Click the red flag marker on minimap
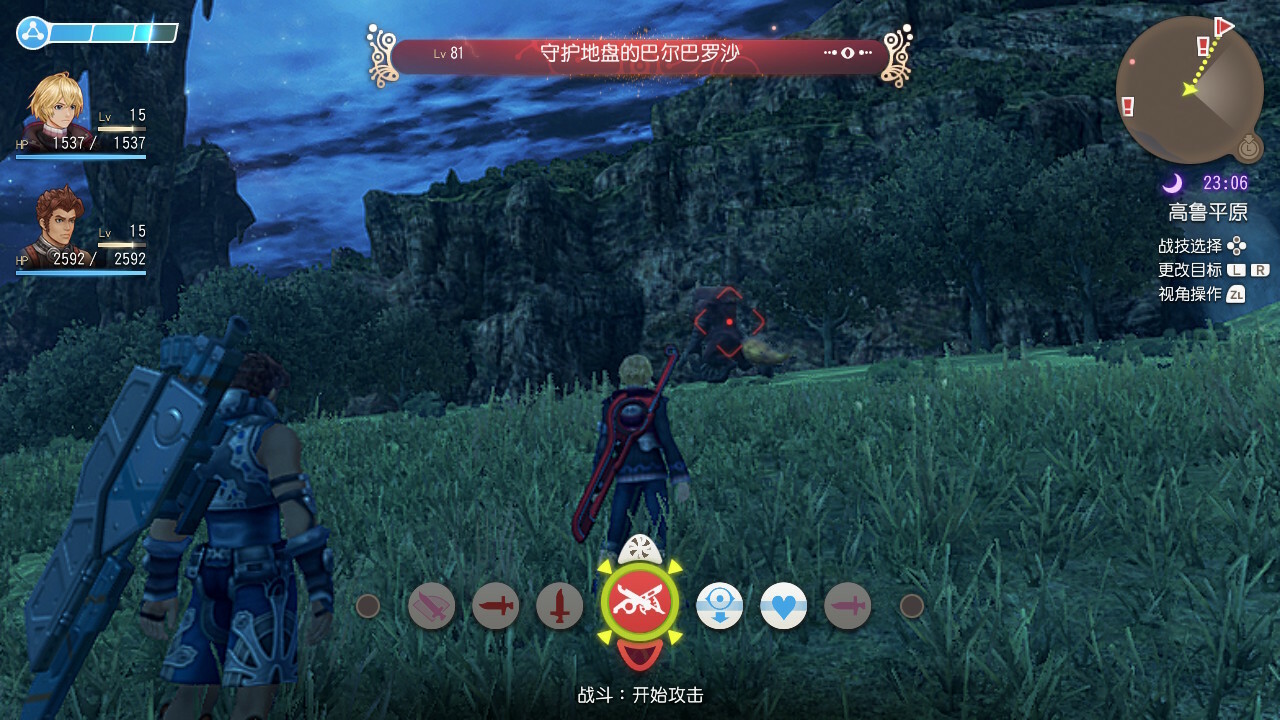The height and width of the screenshot is (720, 1280). pos(1223,25)
